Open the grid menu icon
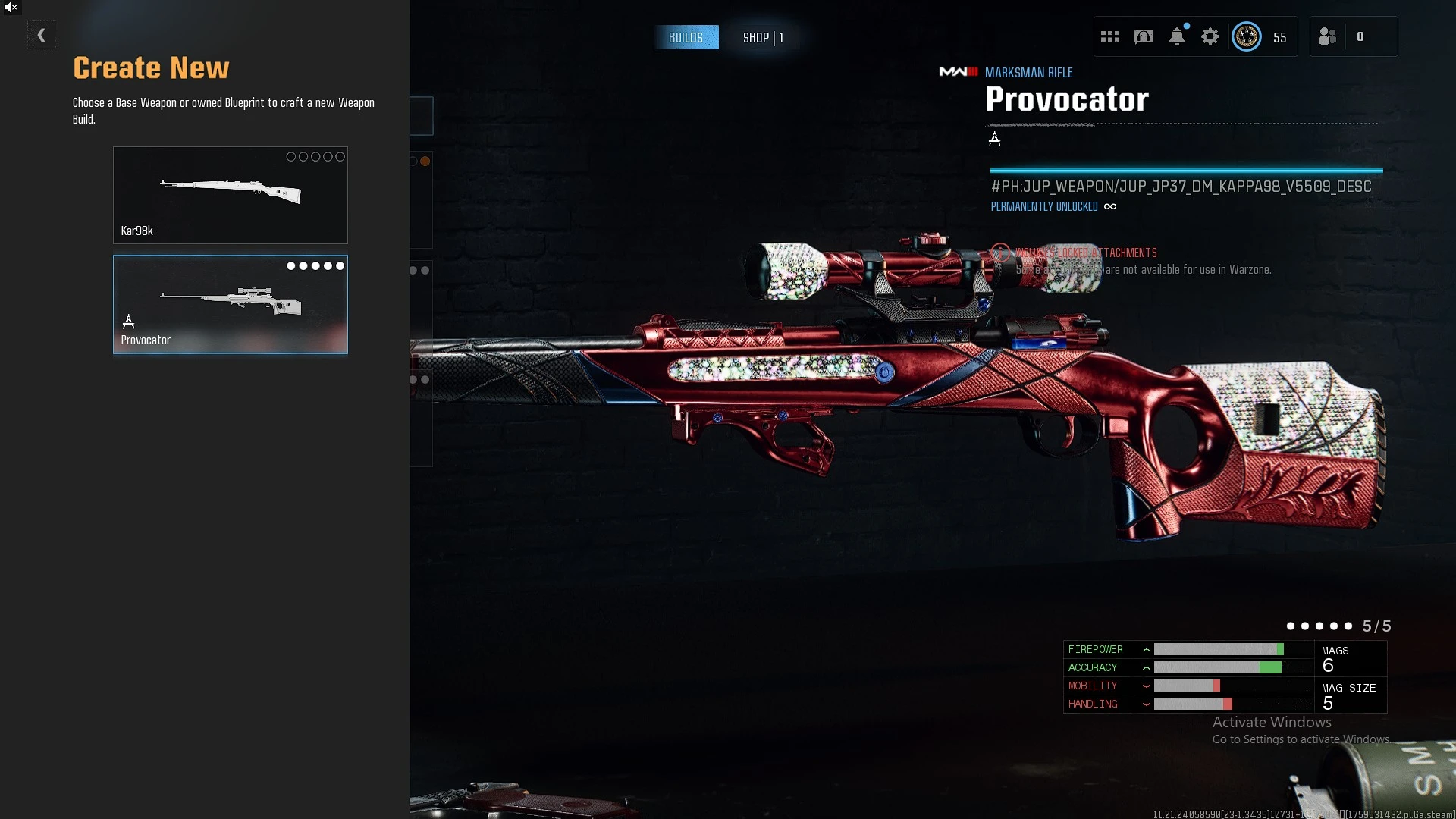Screen dimensions: 1456x819 pos(1109,36)
